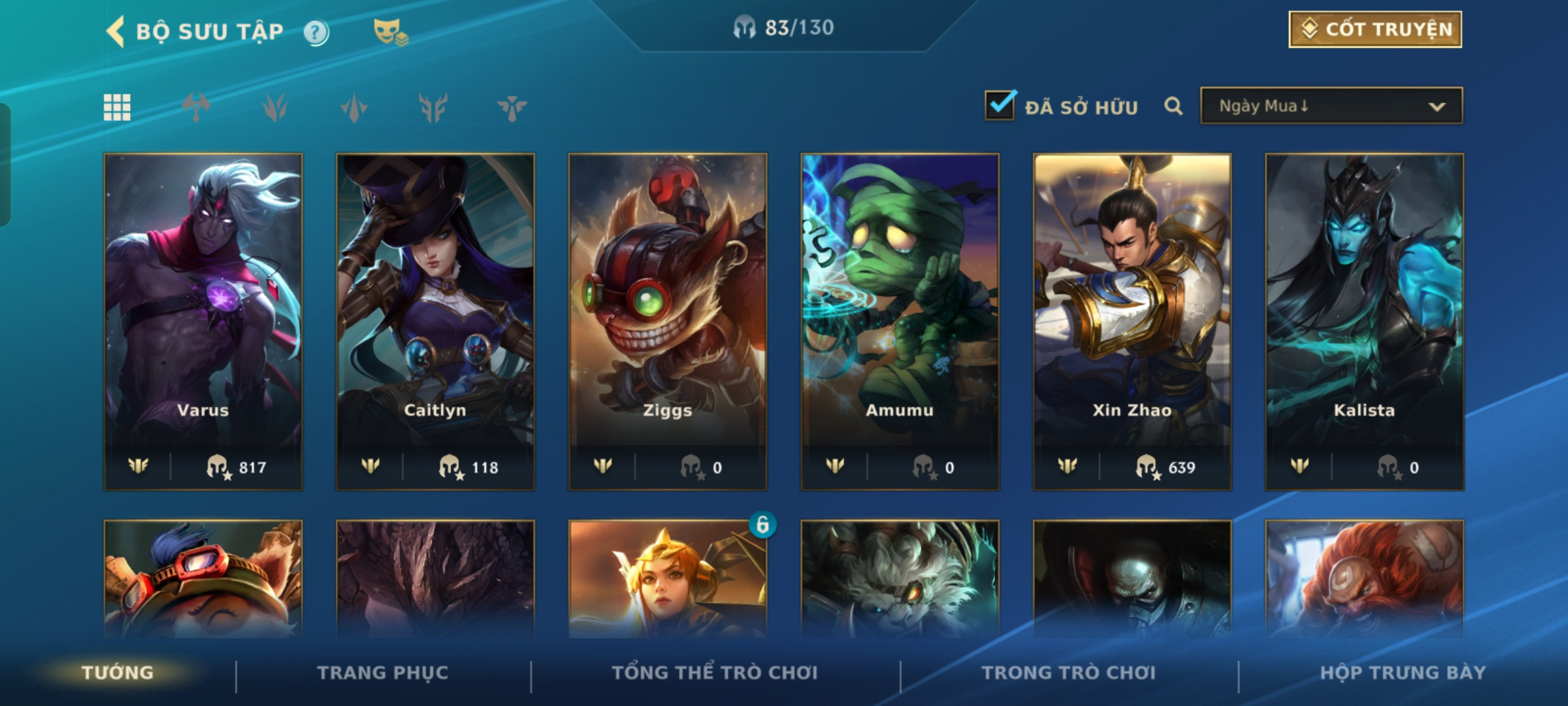Open the question mark help icon
The image size is (1568, 706).
point(316,32)
